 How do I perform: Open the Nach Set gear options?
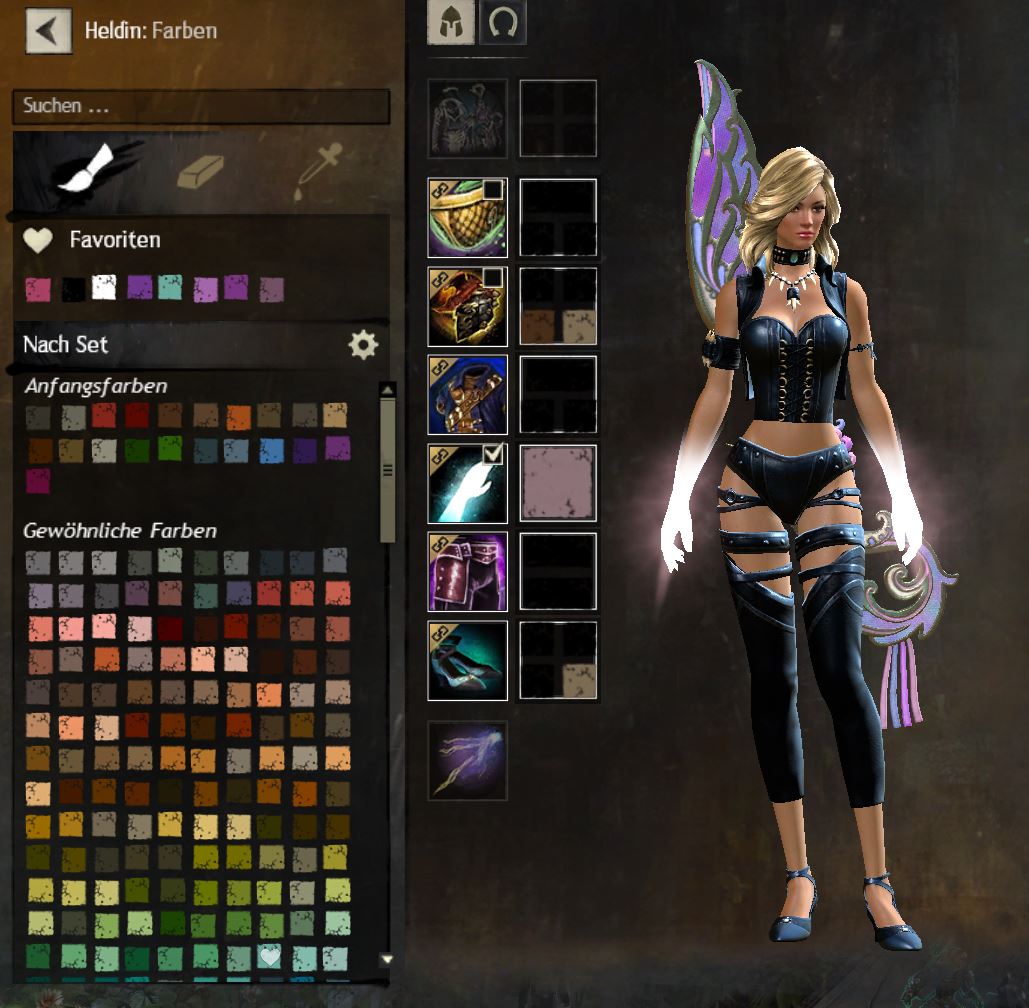pos(363,345)
